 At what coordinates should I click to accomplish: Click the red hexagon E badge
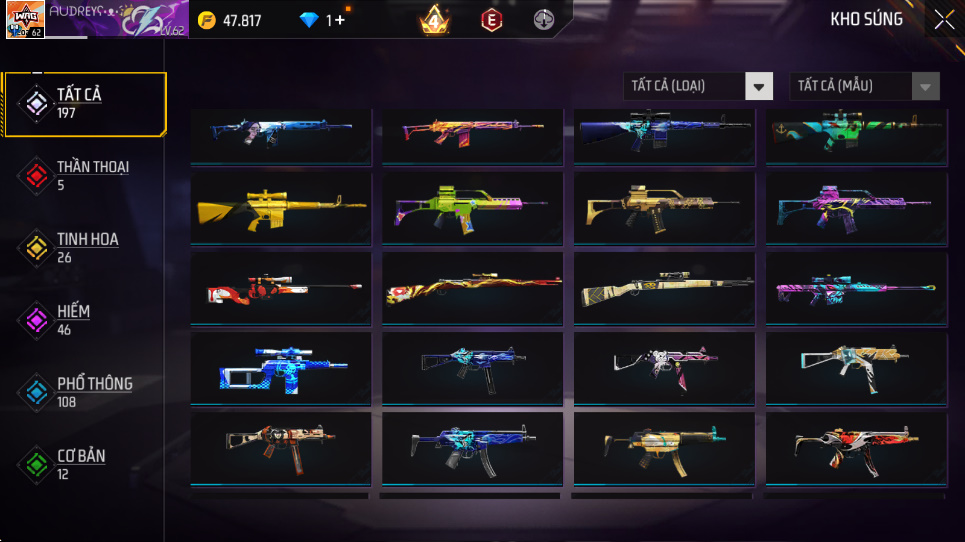click(x=491, y=20)
